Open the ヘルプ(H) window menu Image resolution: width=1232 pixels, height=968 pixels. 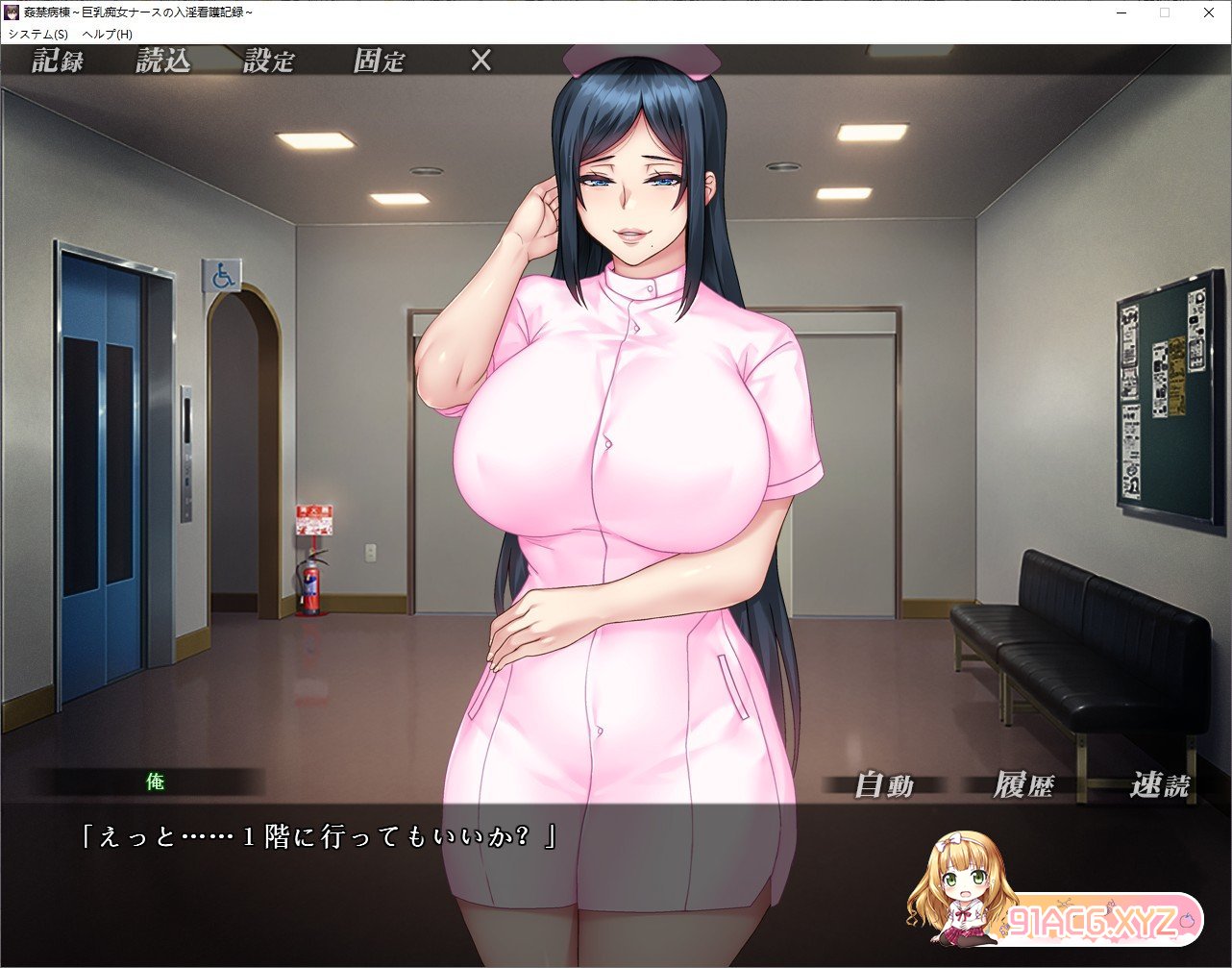pos(108,34)
